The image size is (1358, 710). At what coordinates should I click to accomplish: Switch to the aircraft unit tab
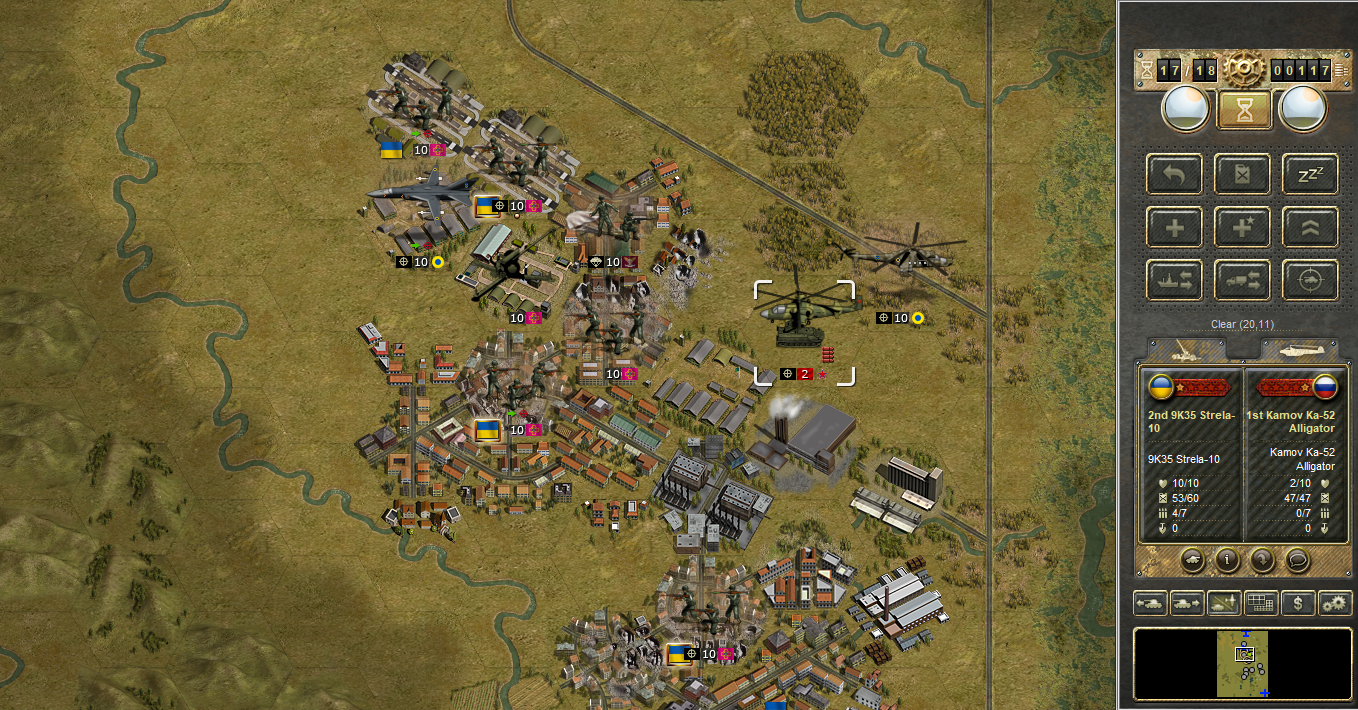(1299, 349)
